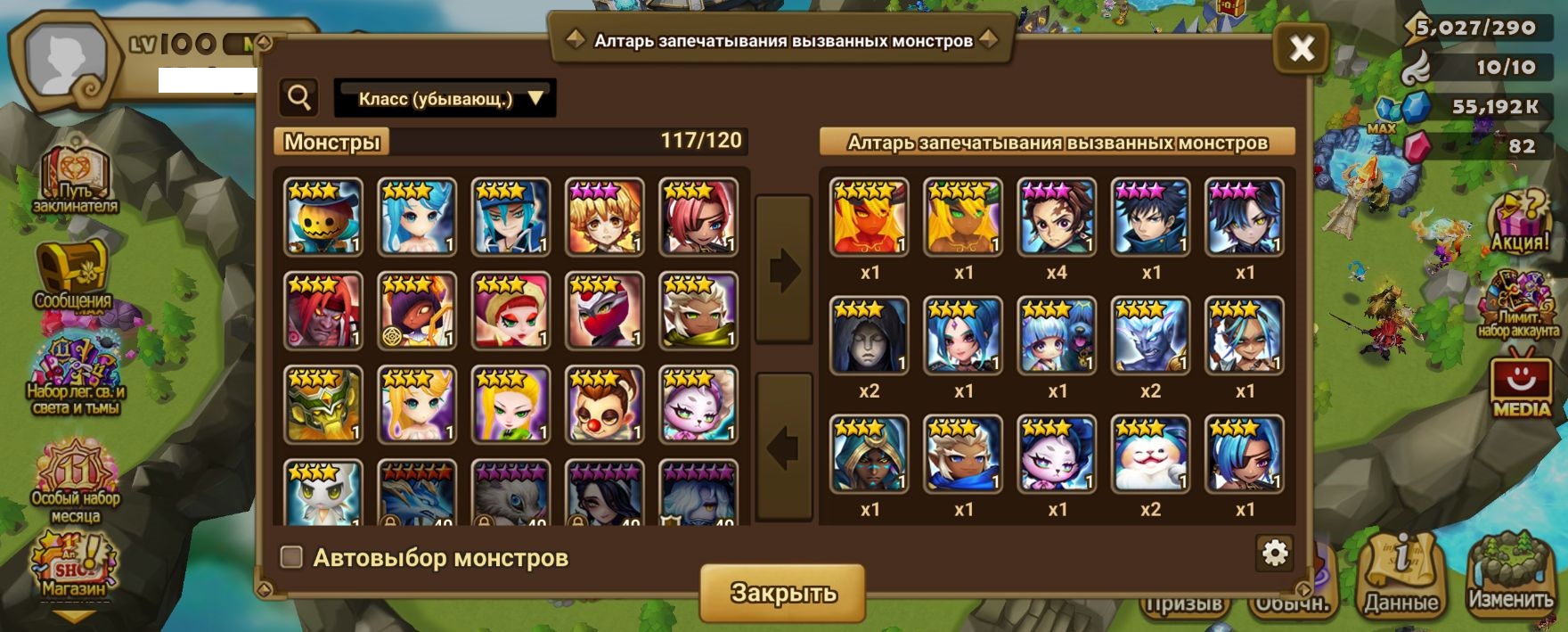Select the golden armored monster portrait

click(x=323, y=405)
